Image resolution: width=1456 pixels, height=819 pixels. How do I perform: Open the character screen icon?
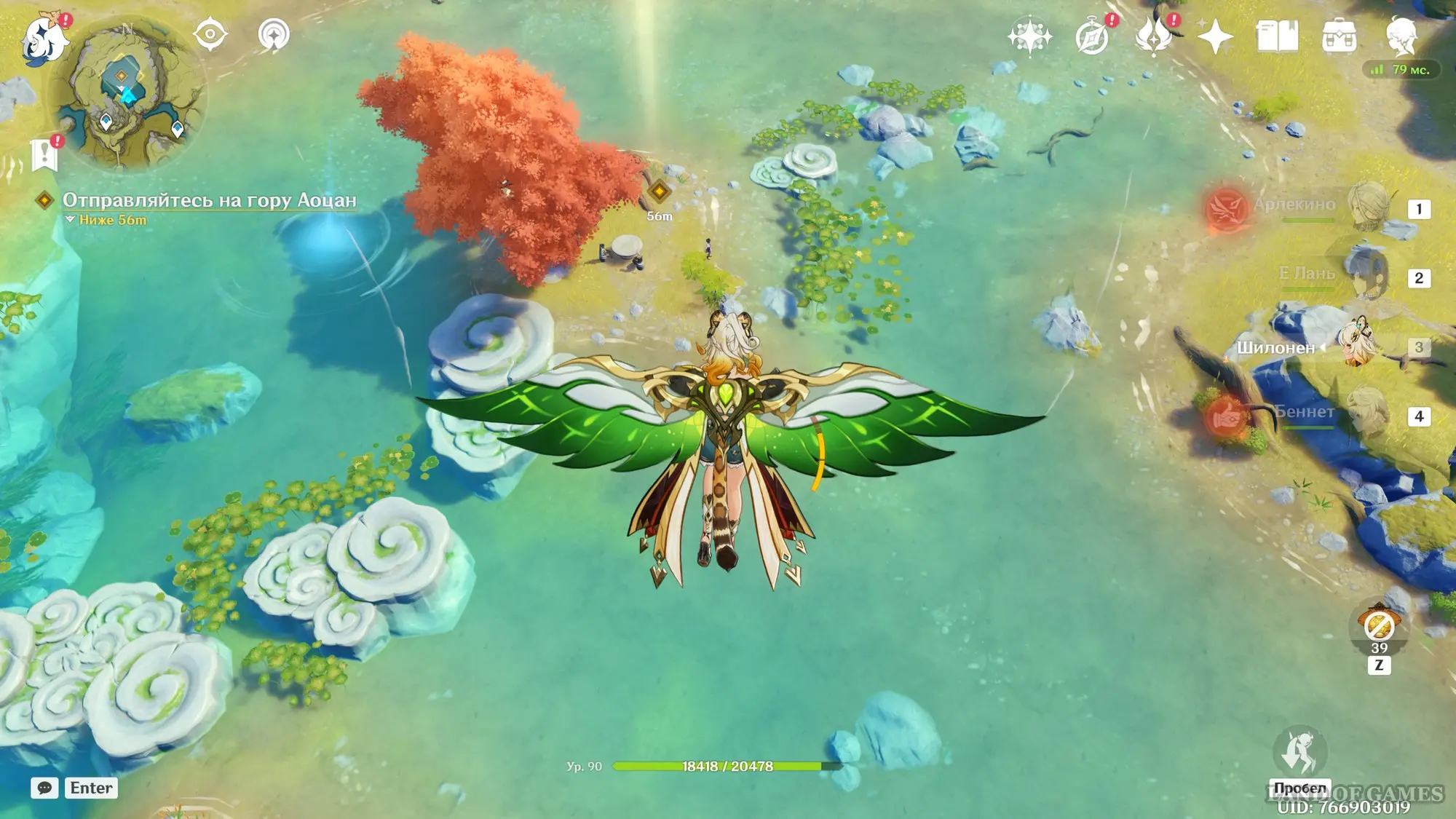[1401, 36]
